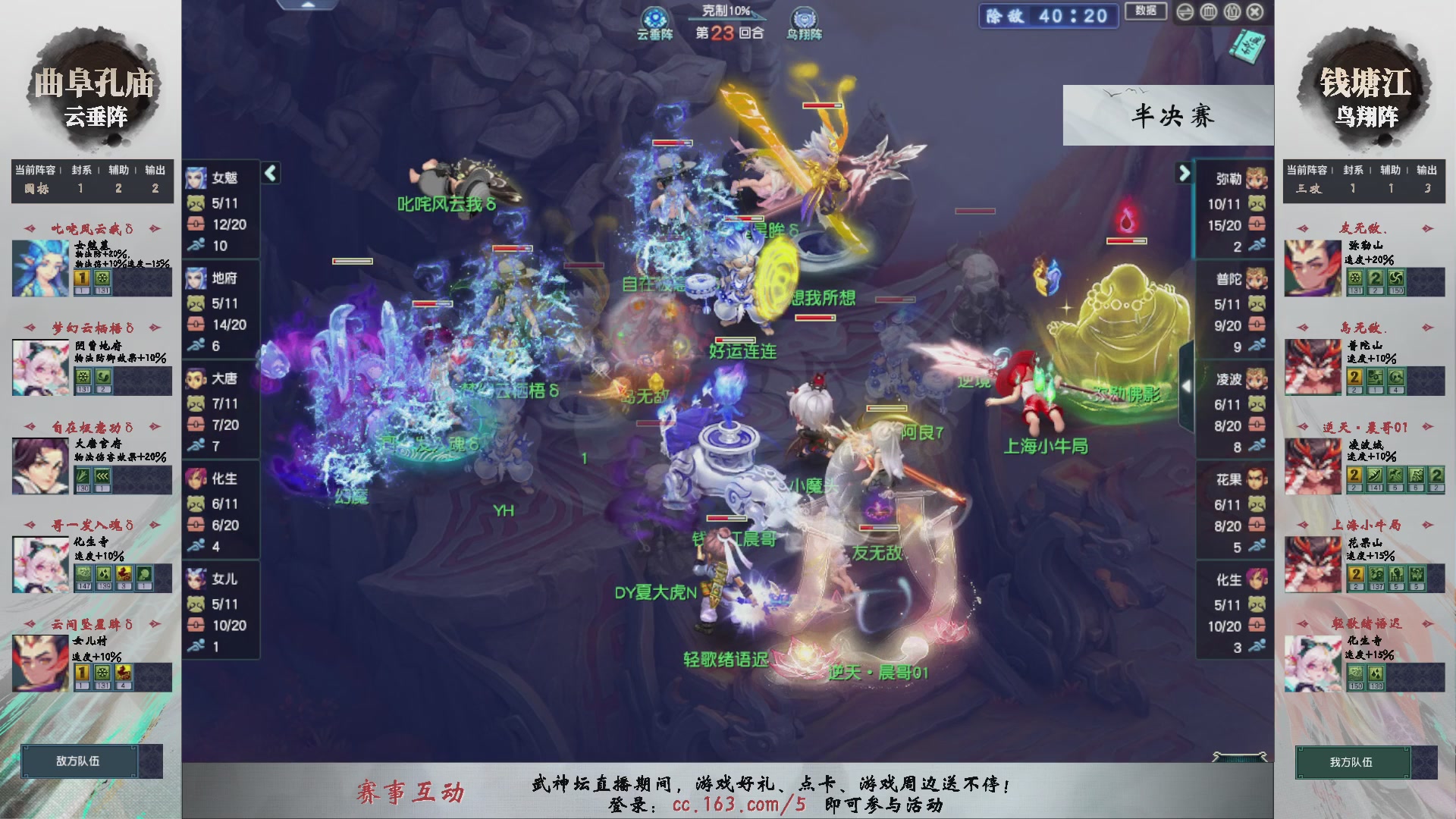This screenshot has height=819, width=1456.
Task: Click the runner speed icon under 女魃
Action: [196, 244]
